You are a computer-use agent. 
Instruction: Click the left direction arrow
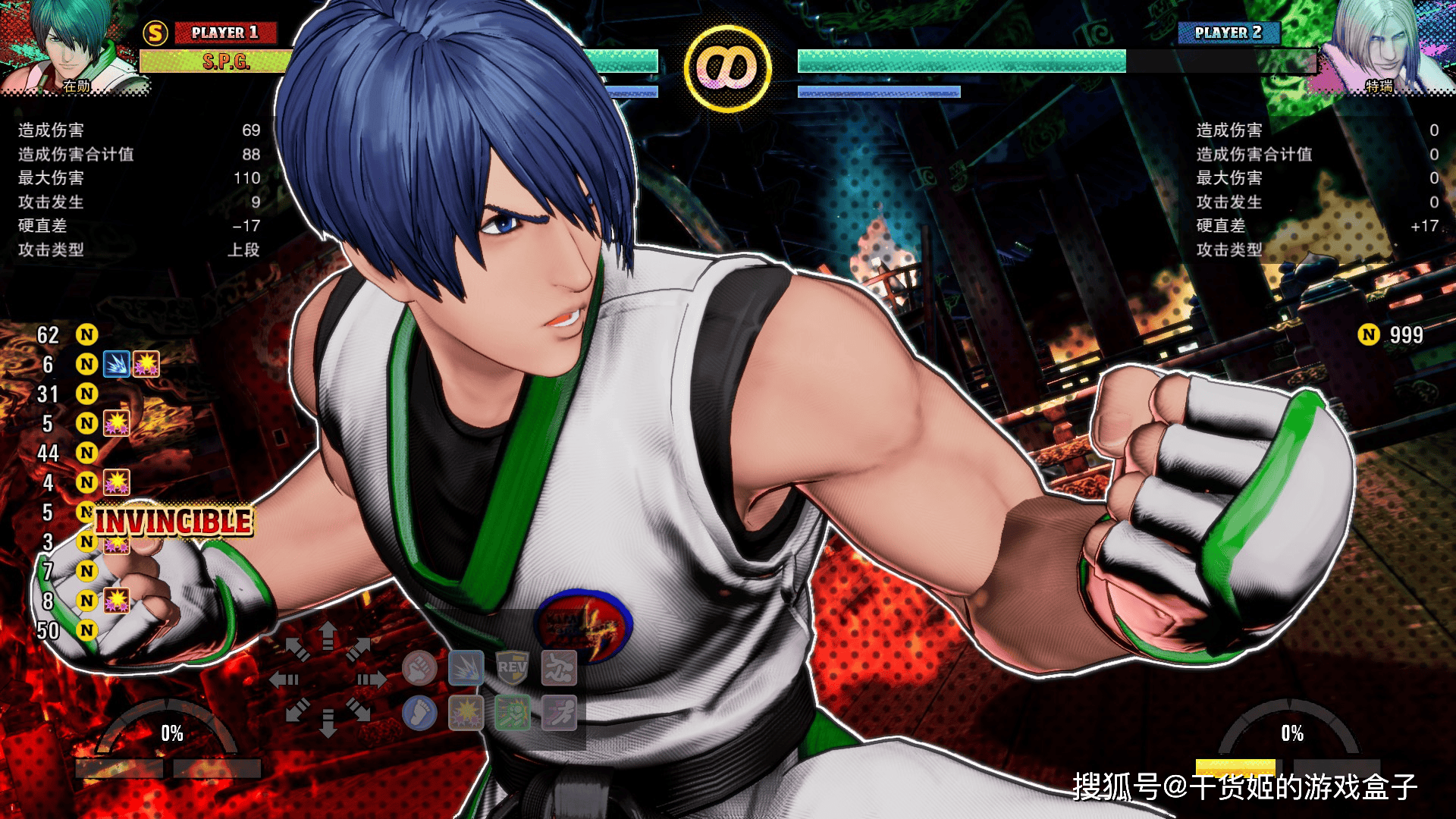(x=284, y=679)
